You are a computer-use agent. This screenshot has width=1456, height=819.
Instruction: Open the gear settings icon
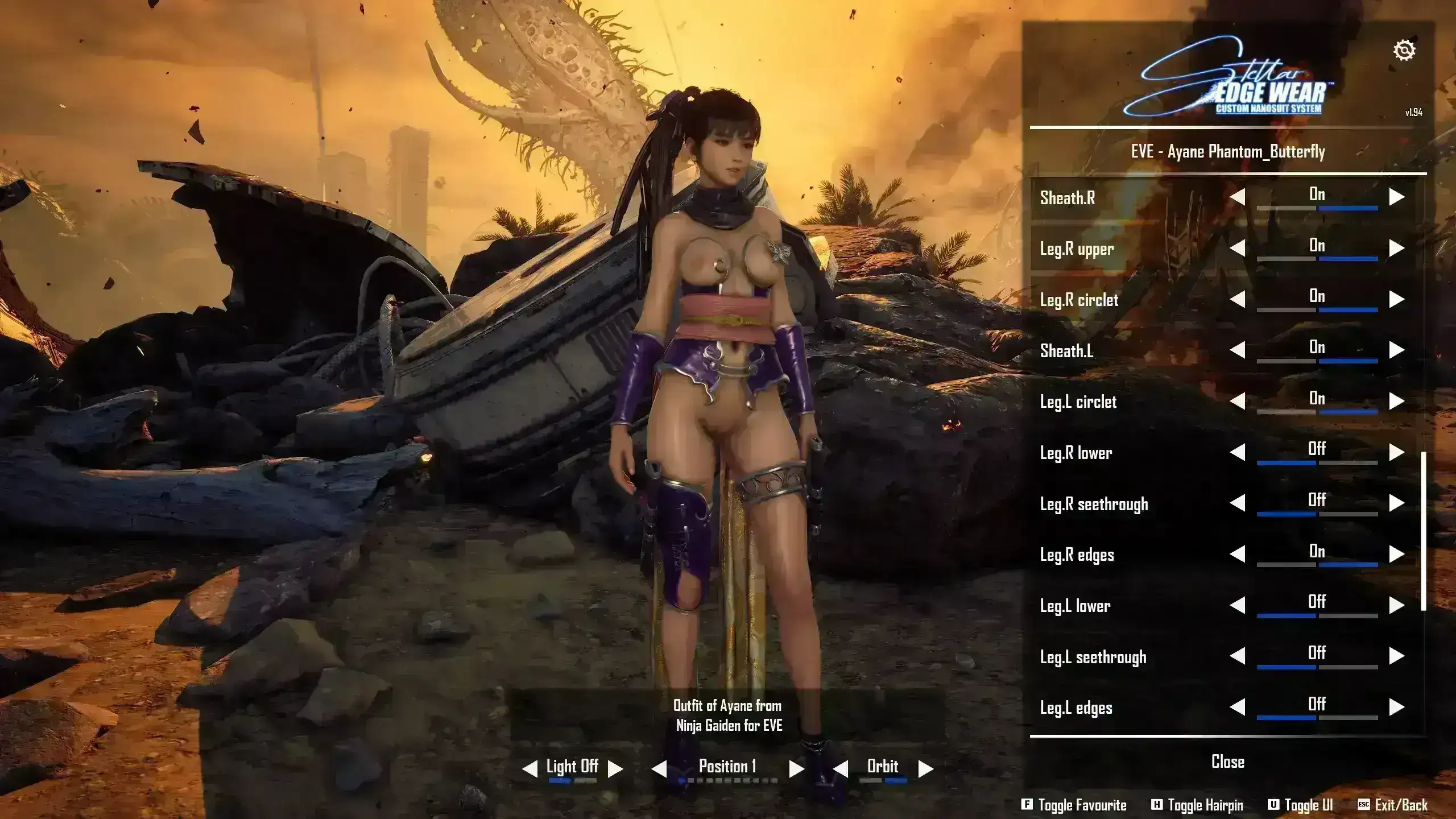(x=1404, y=51)
